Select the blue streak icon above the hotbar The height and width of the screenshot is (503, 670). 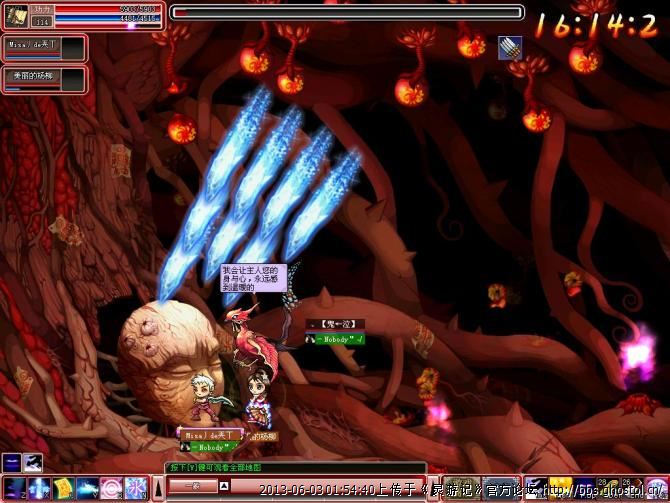click(11, 461)
